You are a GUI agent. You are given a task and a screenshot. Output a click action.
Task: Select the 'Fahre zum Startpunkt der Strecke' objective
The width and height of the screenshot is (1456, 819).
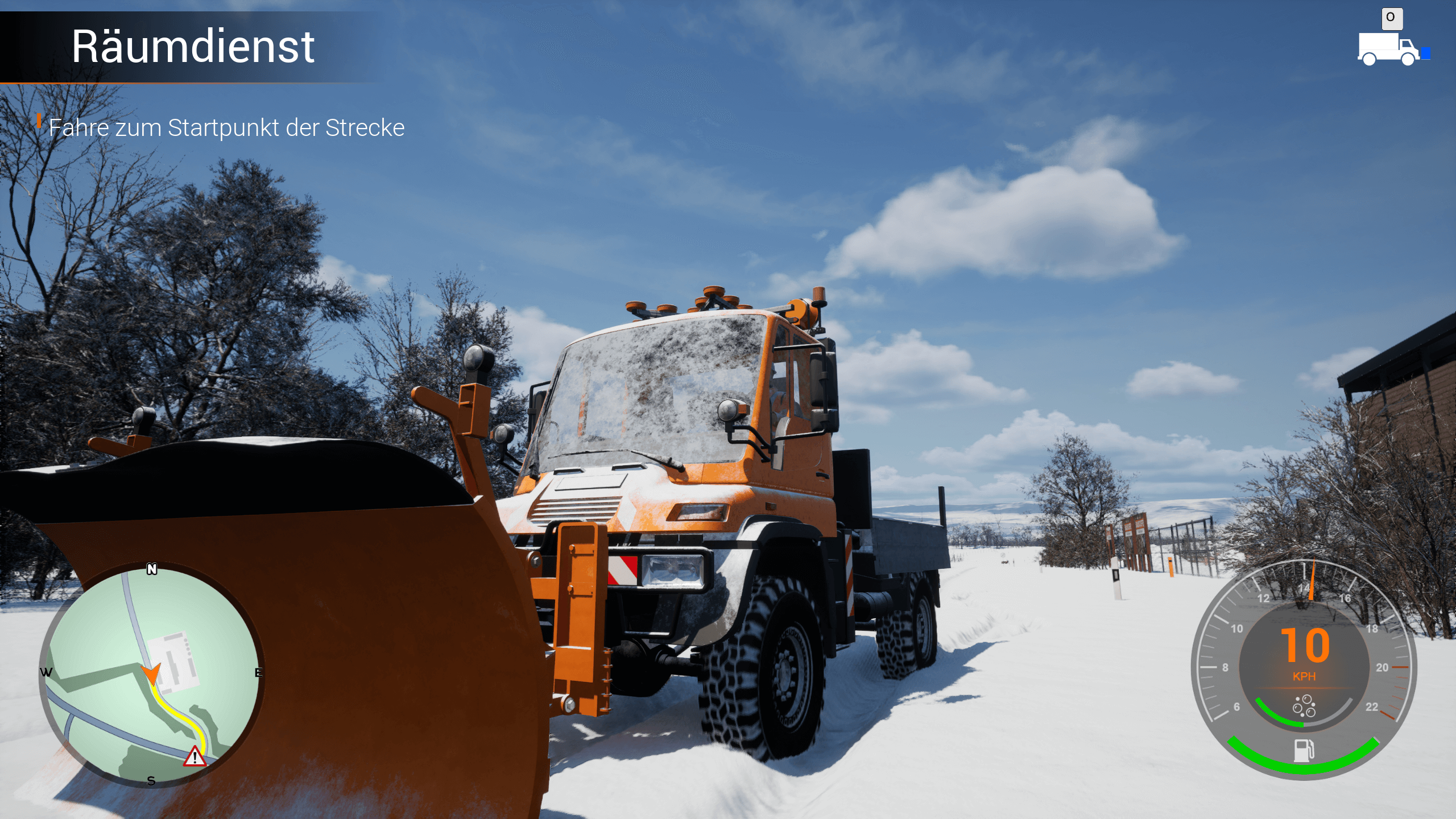(x=226, y=127)
